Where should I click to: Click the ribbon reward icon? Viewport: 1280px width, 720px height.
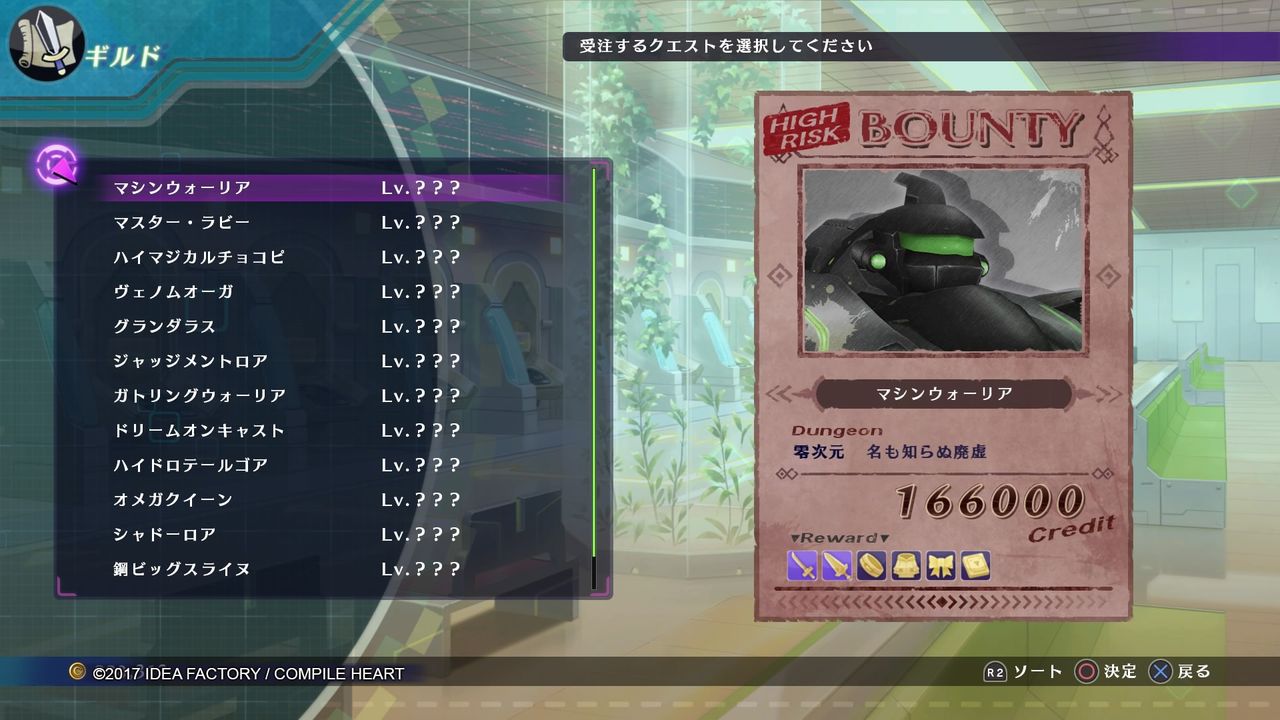point(939,565)
